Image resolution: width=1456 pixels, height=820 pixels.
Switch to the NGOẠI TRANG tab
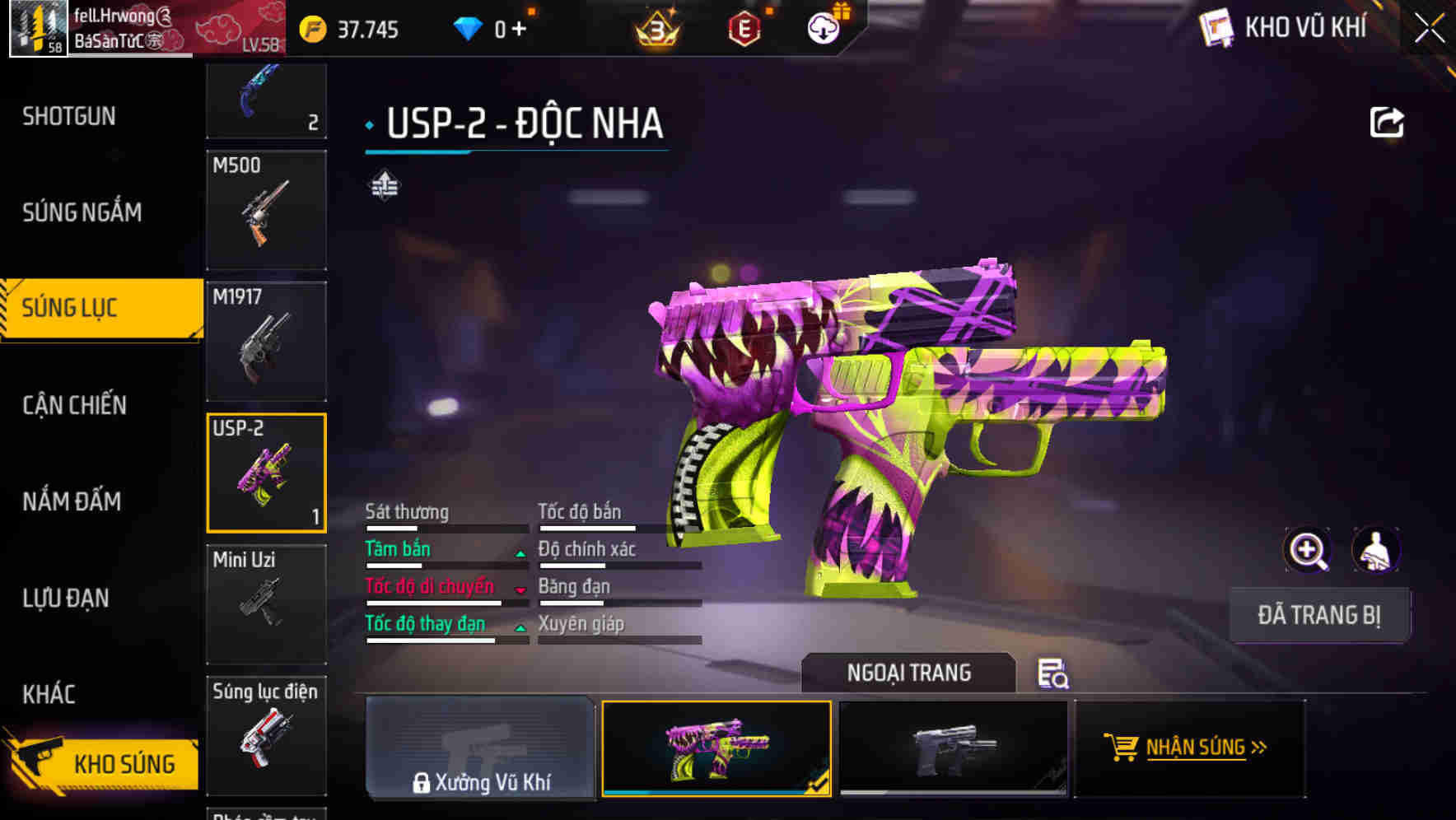click(909, 673)
